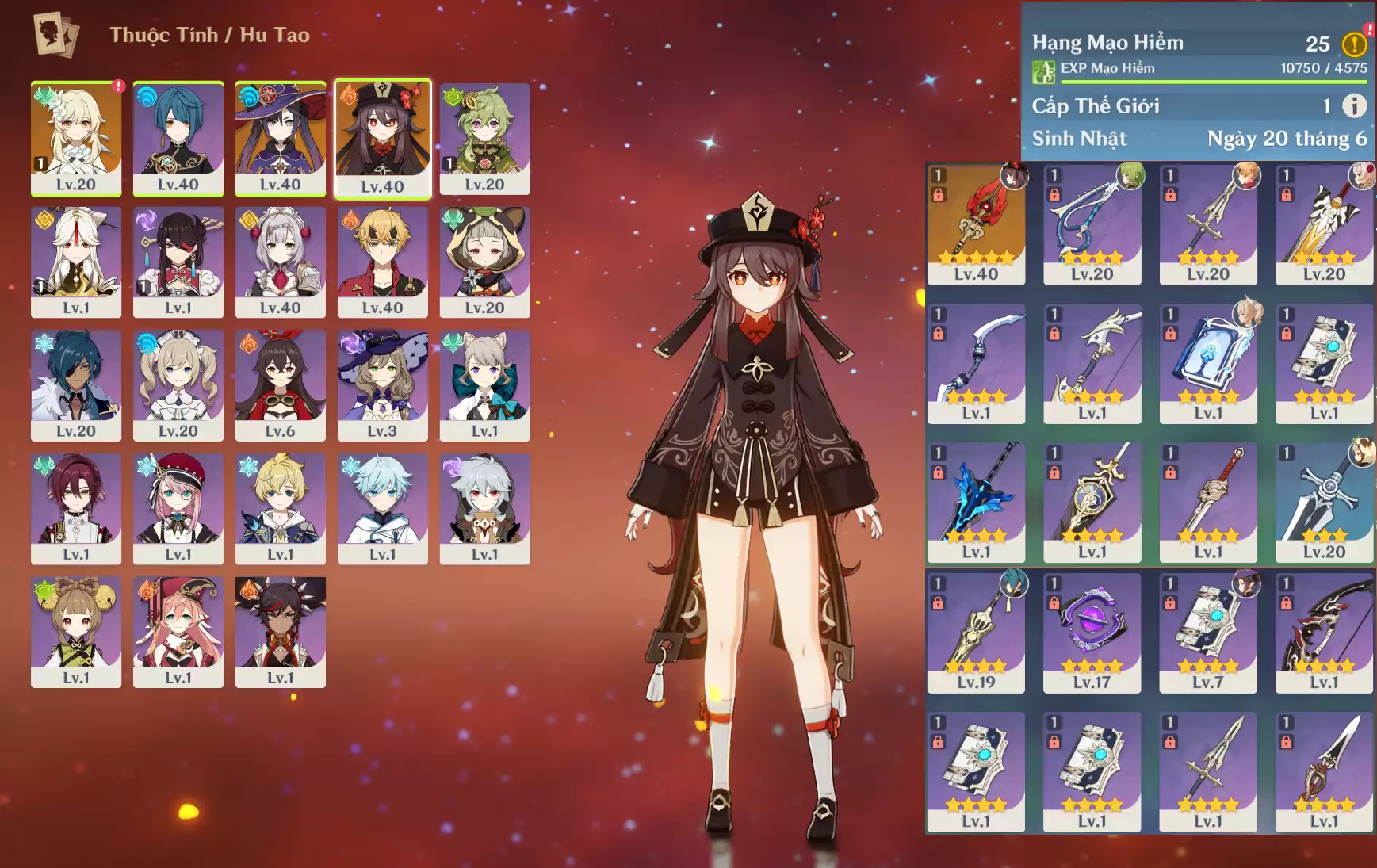
Task: Open the character card icon beside Thuộc Tính
Action: tap(56, 35)
